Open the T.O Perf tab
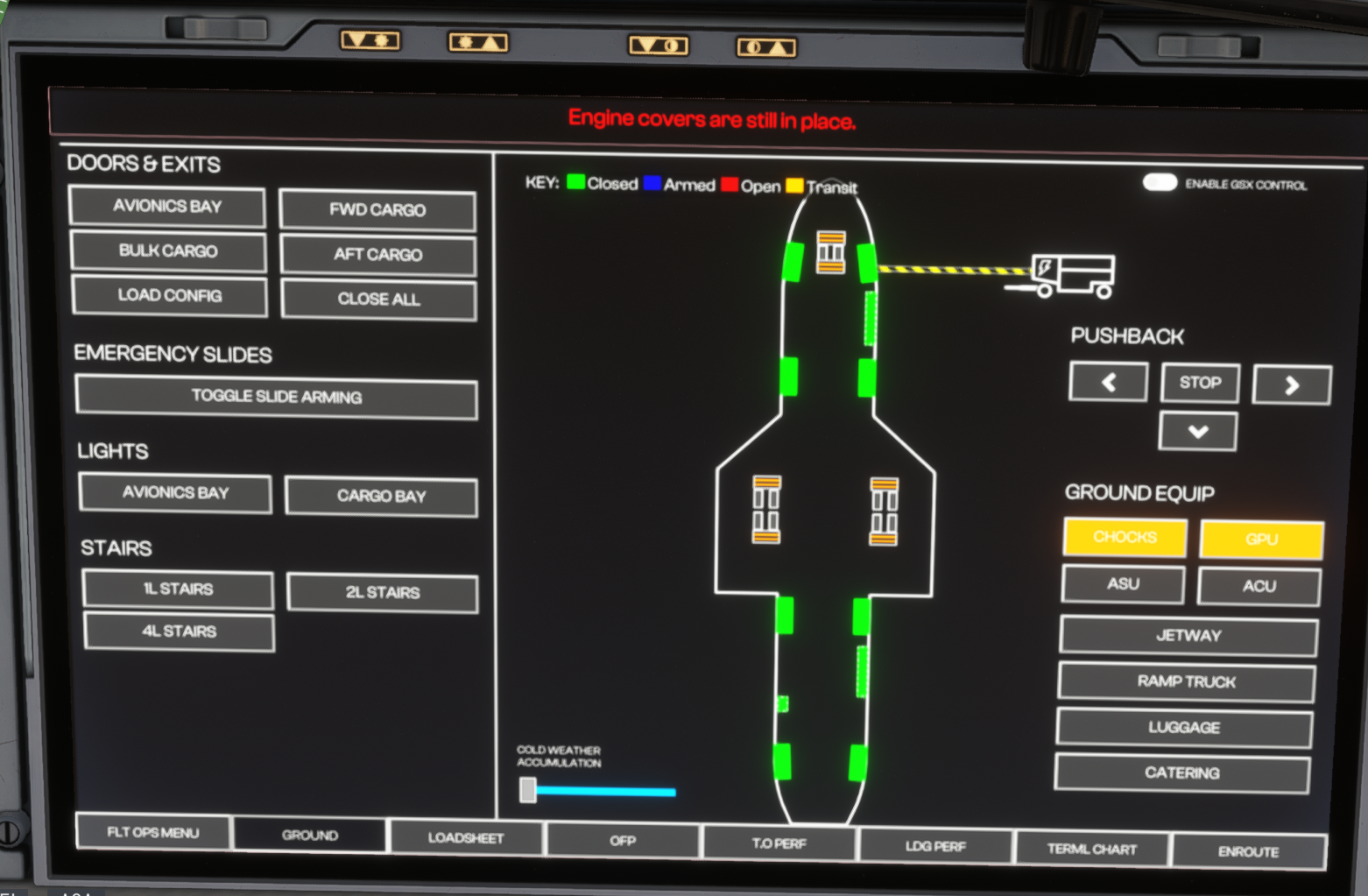Image resolution: width=1368 pixels, height=896 pixels. pos(779,843)
